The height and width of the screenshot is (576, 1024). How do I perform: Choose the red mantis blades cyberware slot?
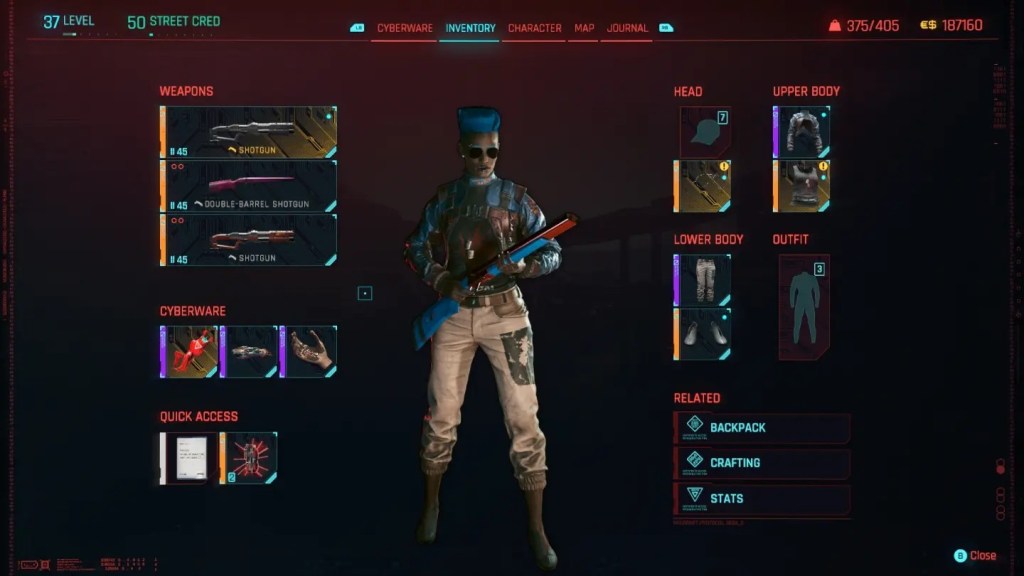pos(189,352)
